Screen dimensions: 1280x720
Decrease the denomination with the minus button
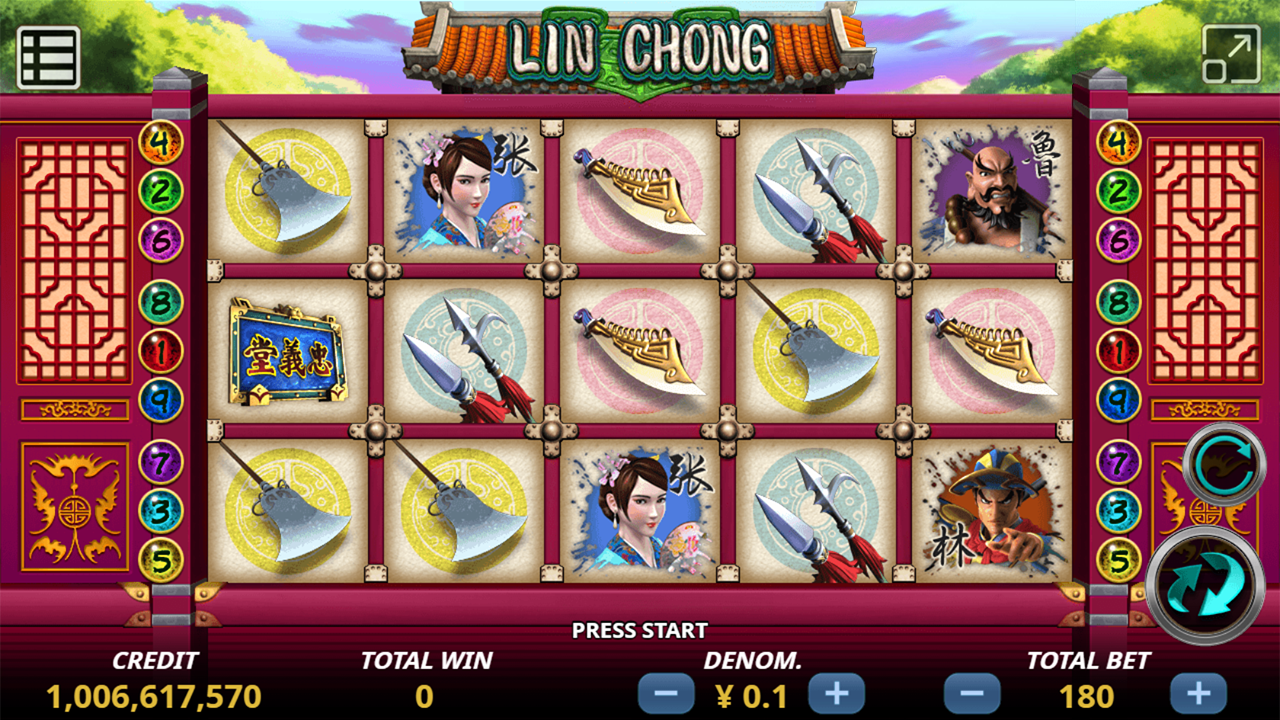click(x=666, y=693)
